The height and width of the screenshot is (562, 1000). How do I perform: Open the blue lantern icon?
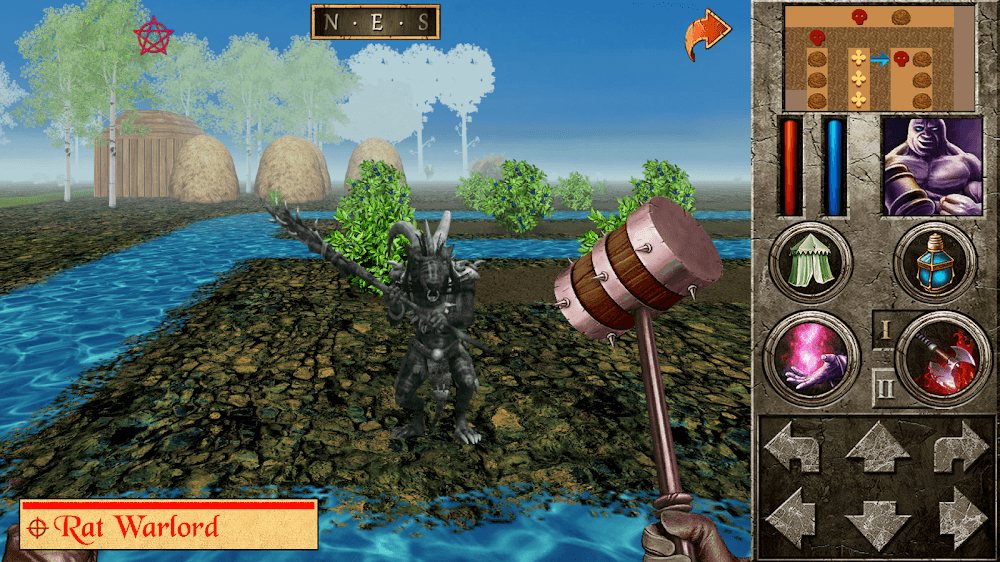935,263
